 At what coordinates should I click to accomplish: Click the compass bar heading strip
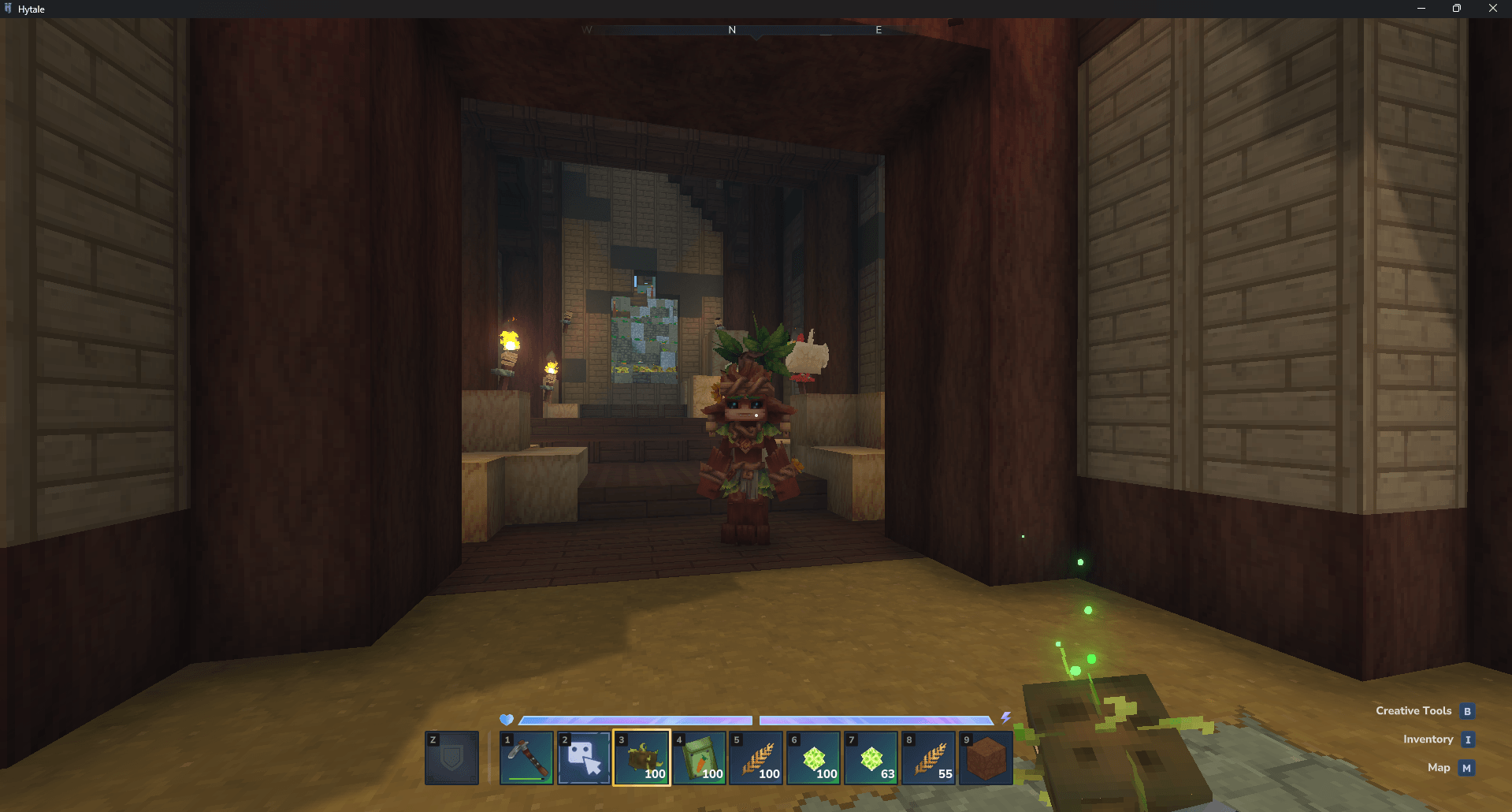tap(755, 30)
